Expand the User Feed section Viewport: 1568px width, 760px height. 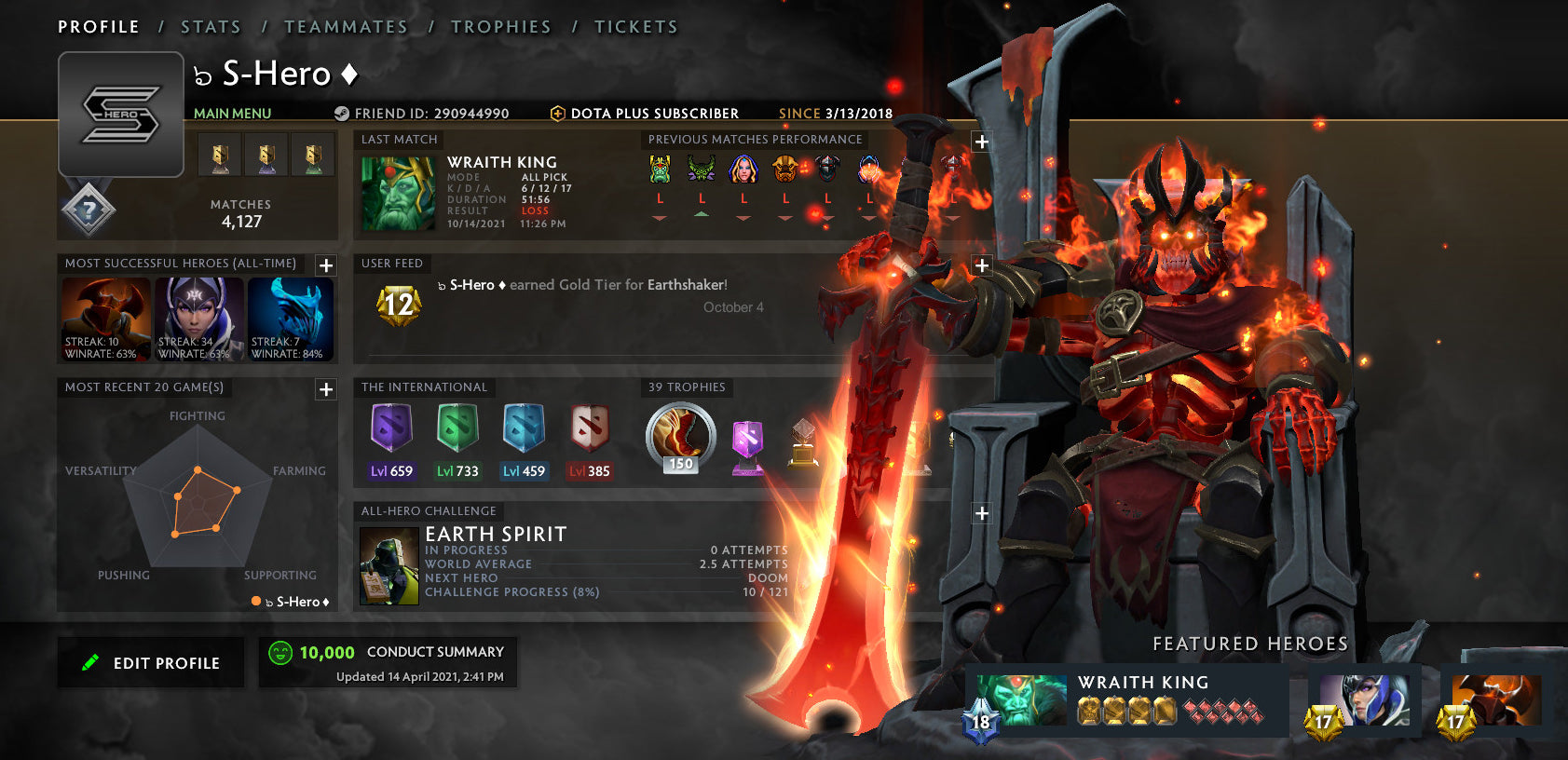981,265
